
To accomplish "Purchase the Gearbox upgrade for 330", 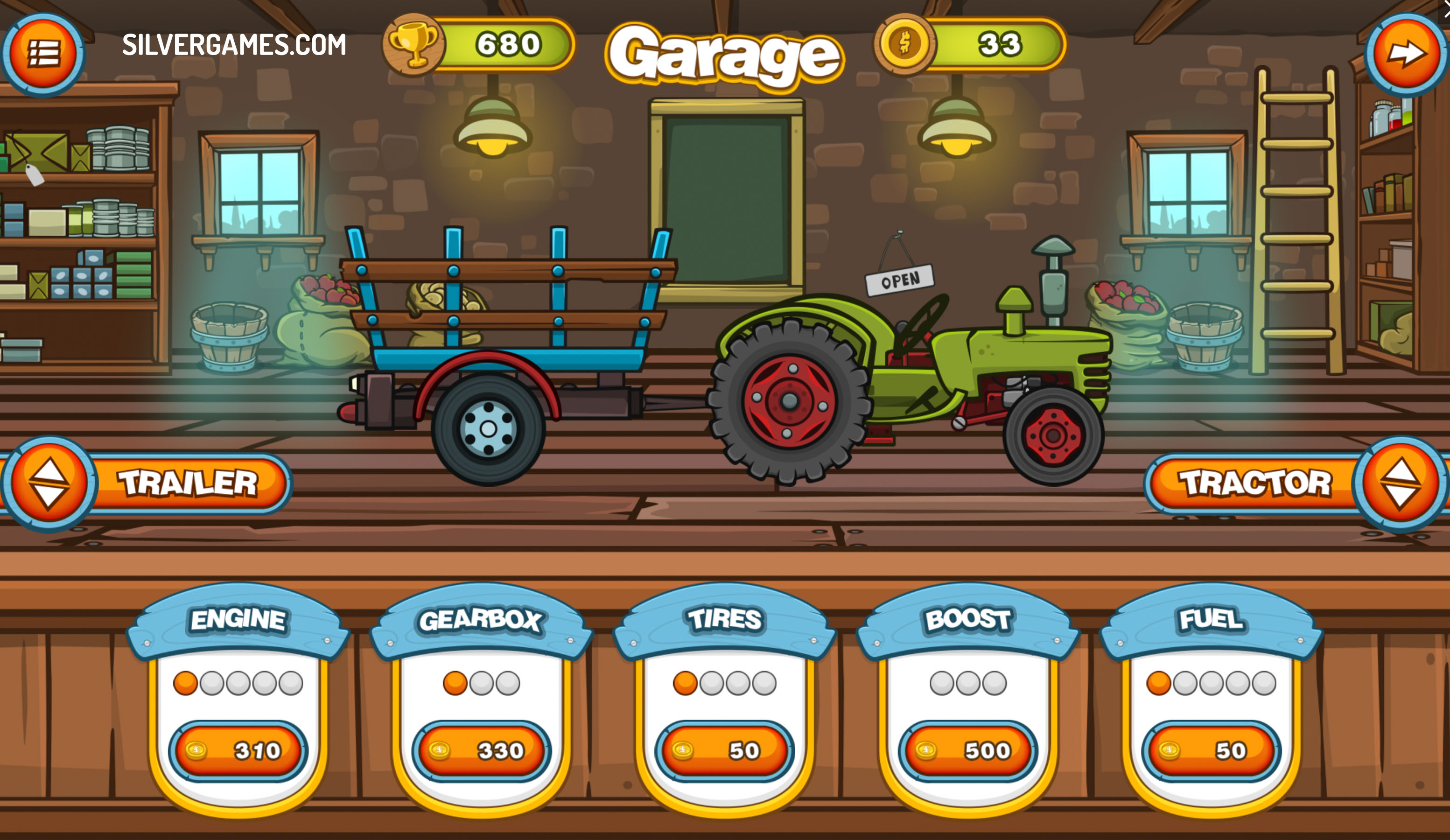I will 482,750.
